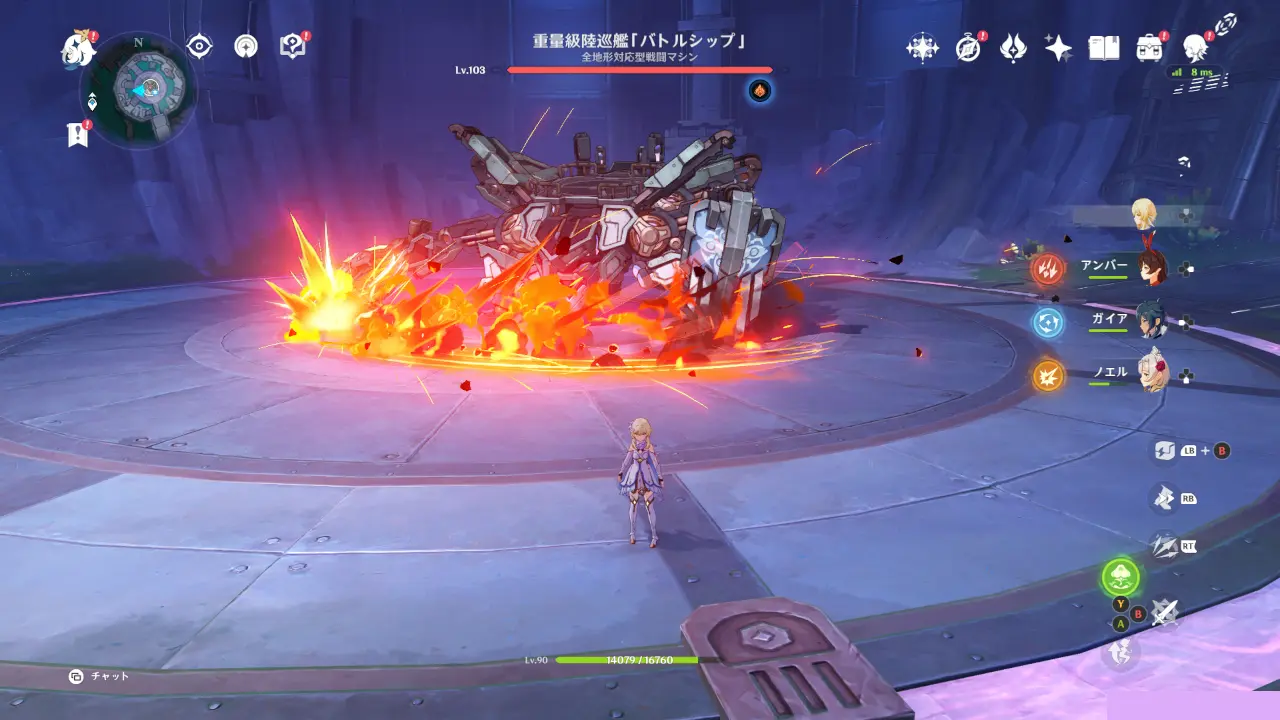Open the backpack inventory
Screen dimensions: 1280x720
point(1149,48)
